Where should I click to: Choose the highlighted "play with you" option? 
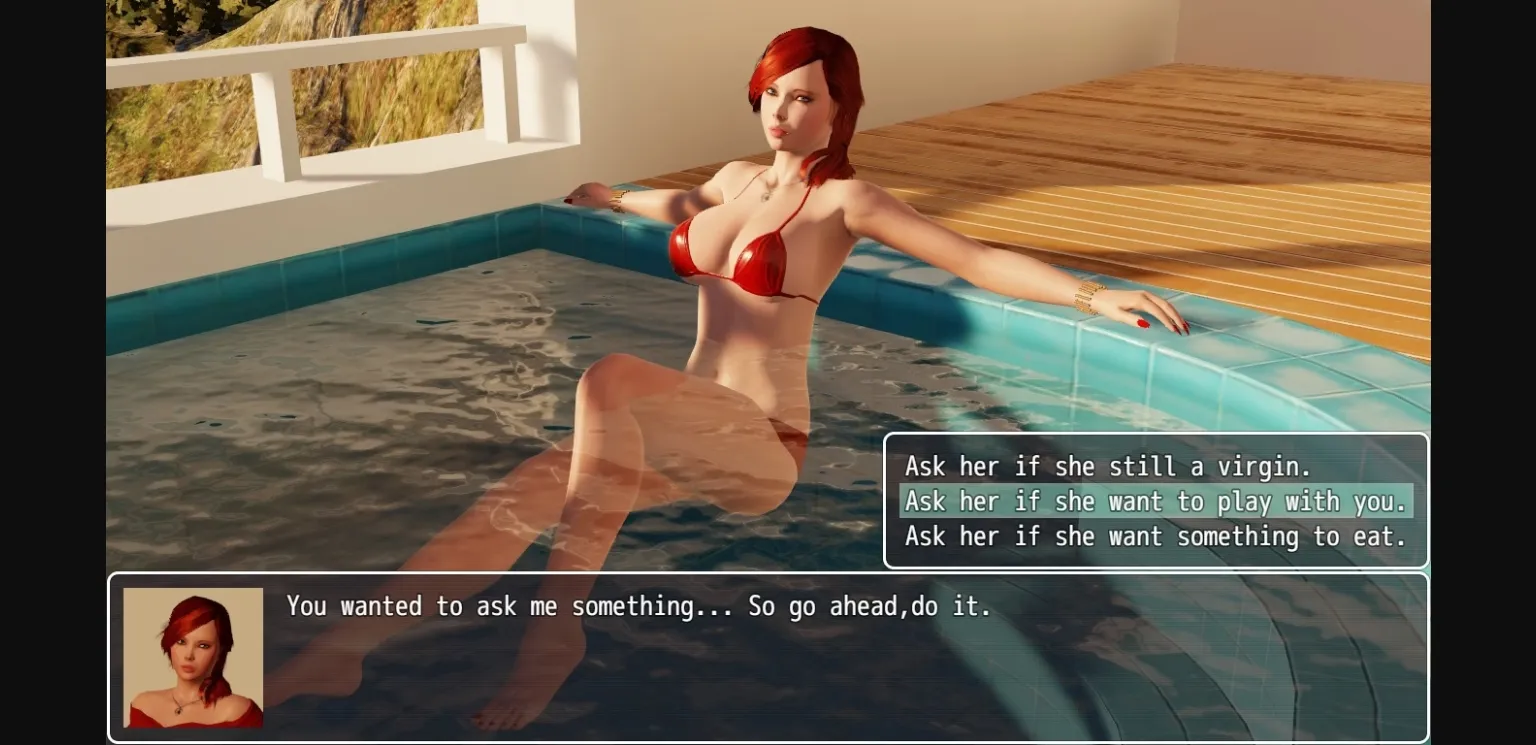1154,501
